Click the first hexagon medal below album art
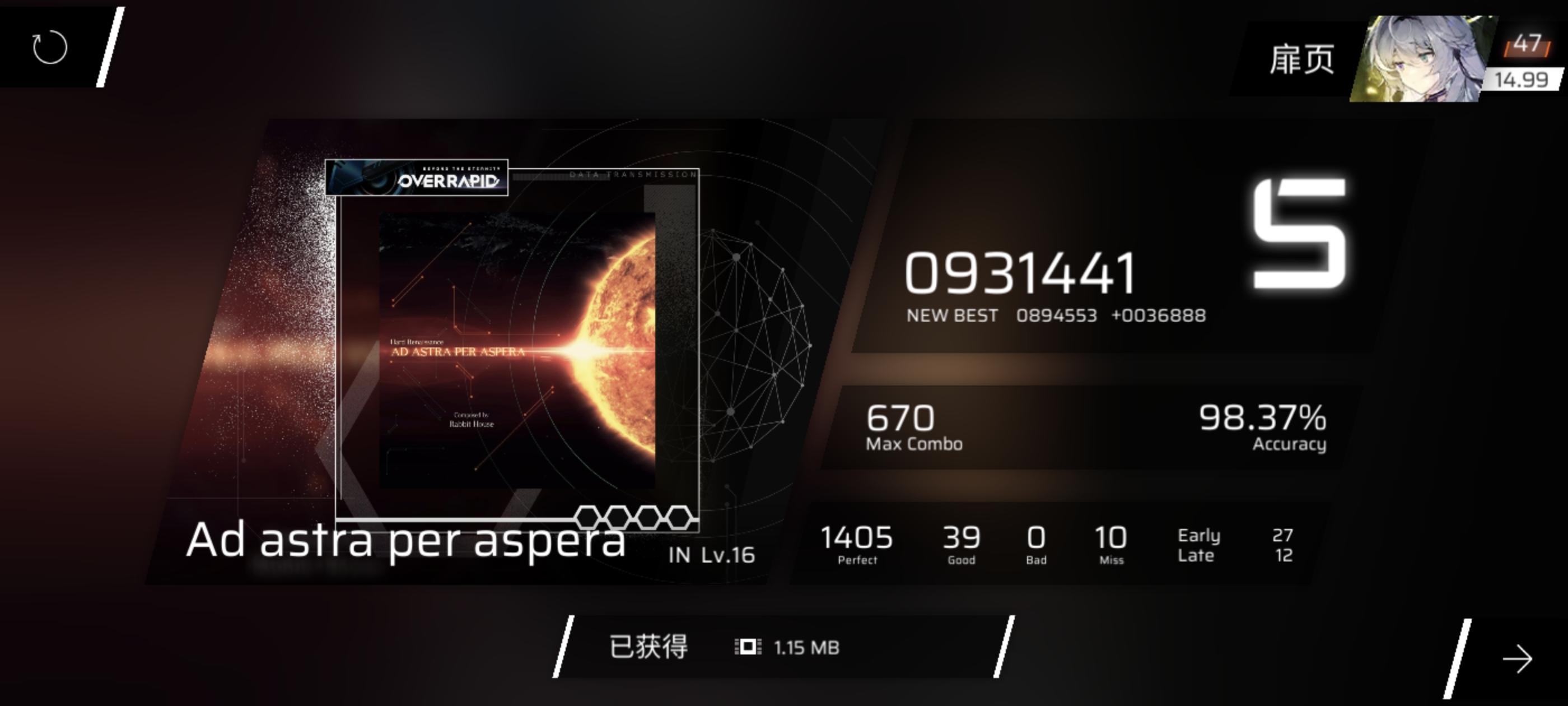This screenshot has height=706, width=1568. [x=589, y=519]
